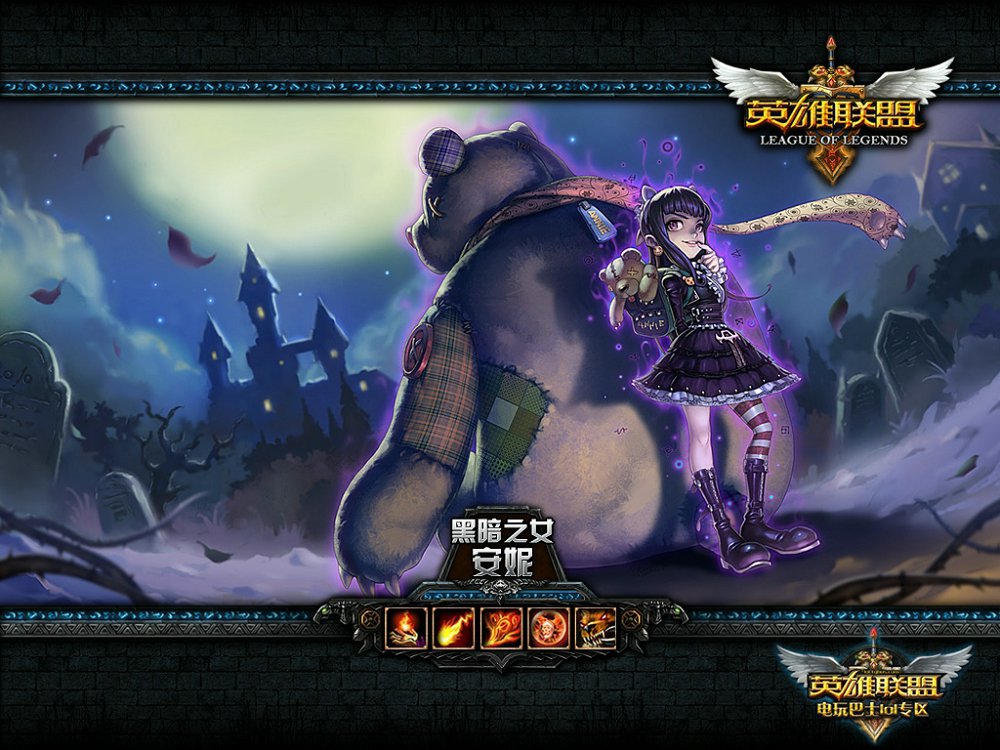Image resolution: width=1000 pixels, height=750 pixels.
Task: Select the Pyromania flame-in-hand passive icon
Action: (406, 627)
